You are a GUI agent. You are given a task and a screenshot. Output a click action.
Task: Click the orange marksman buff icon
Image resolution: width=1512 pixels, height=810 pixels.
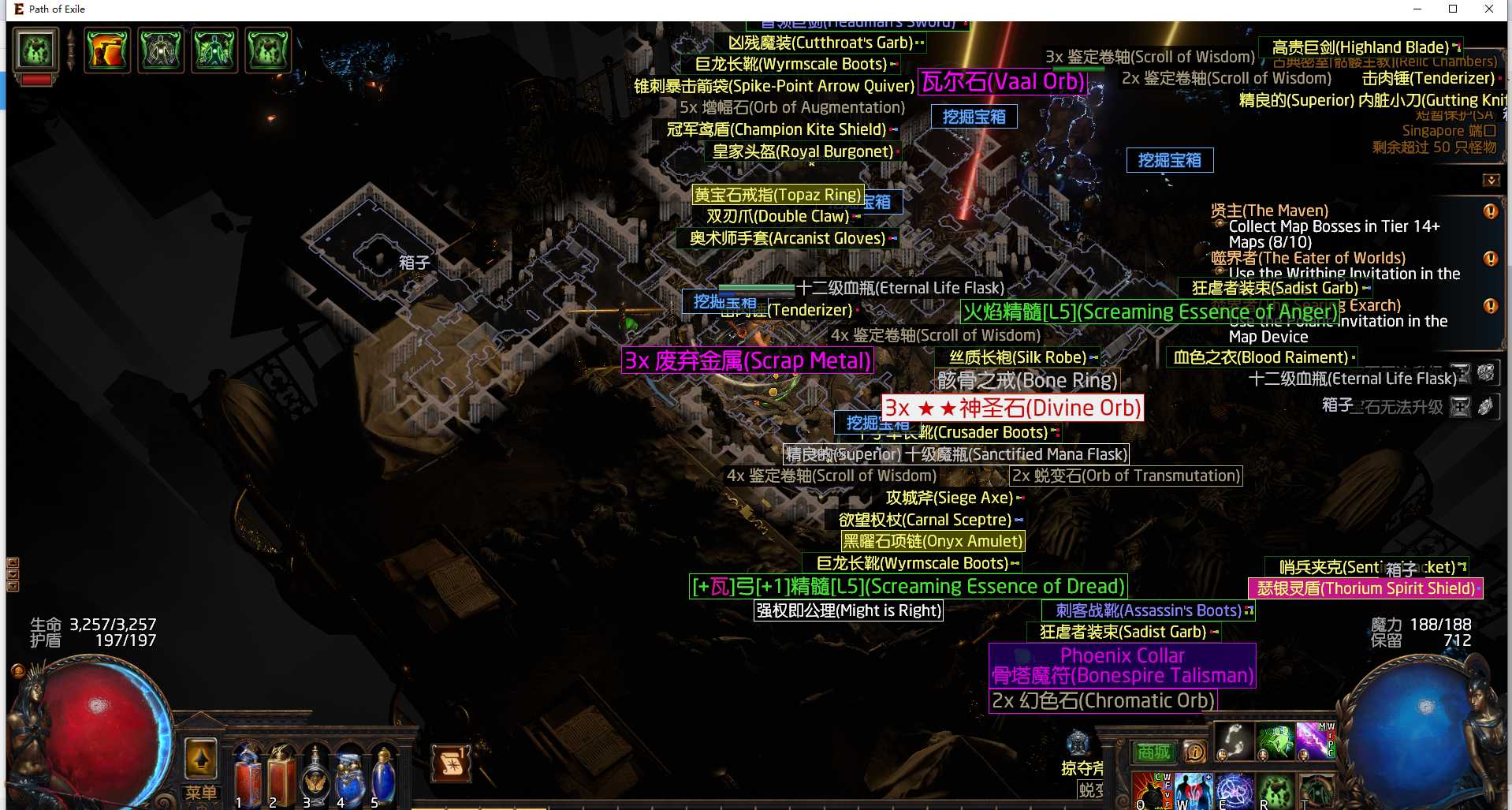107,50
